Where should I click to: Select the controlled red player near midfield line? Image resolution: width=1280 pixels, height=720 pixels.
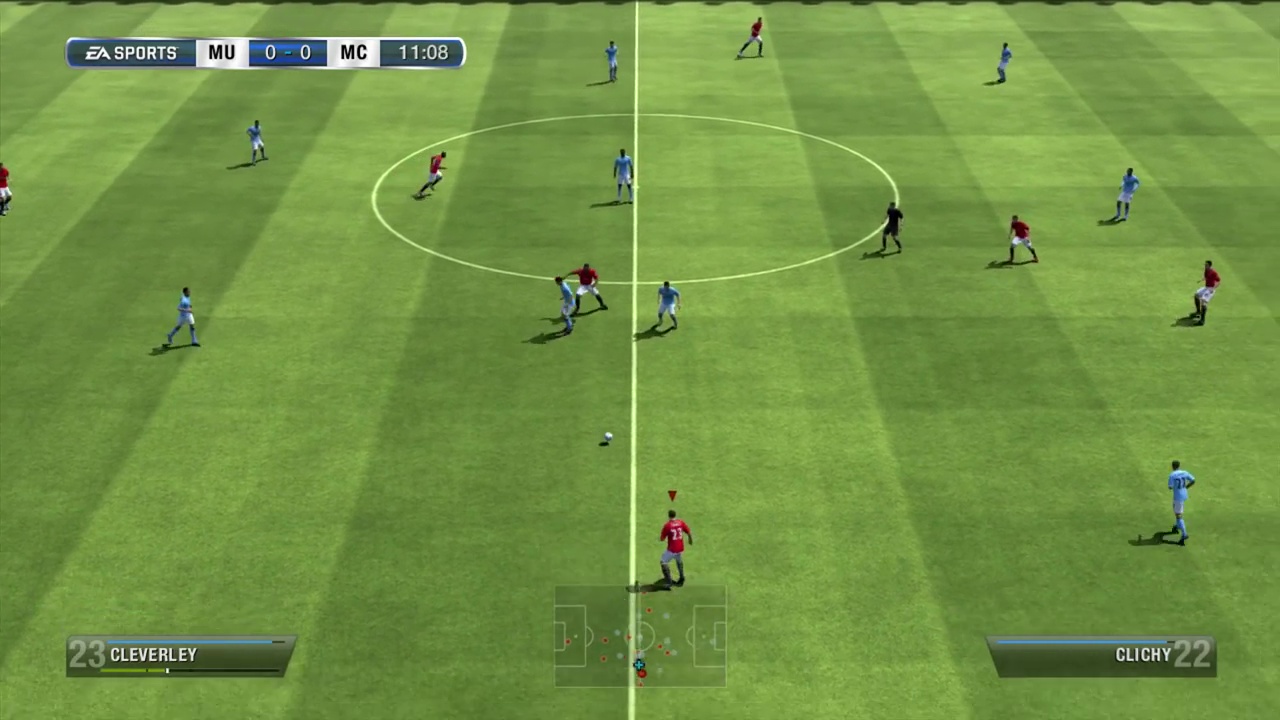point(673,540)
